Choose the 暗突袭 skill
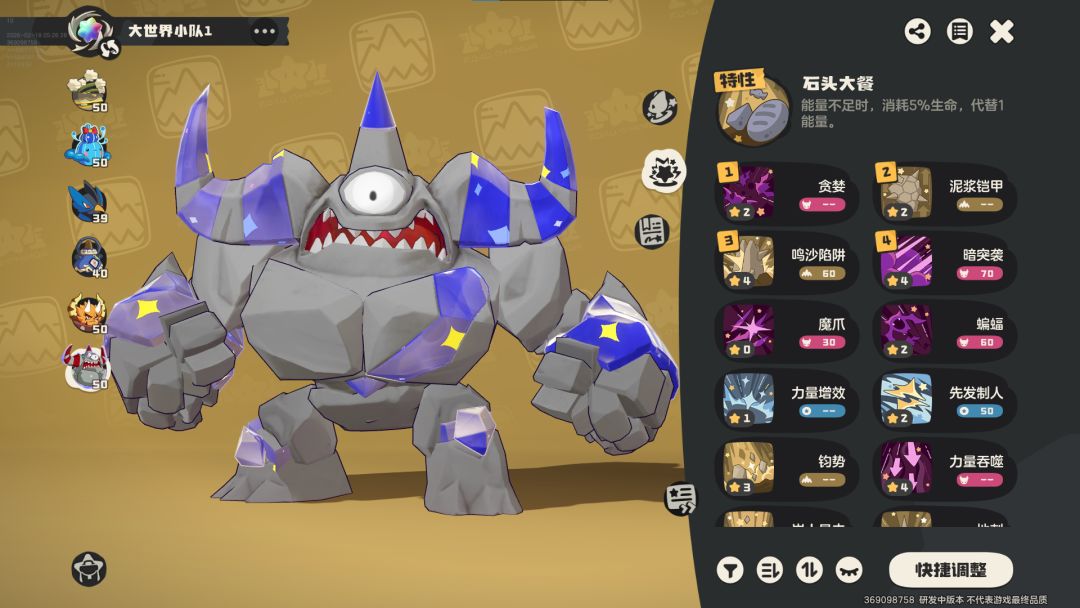Screen dimensions: 1080x608 (x=945, y=263)
